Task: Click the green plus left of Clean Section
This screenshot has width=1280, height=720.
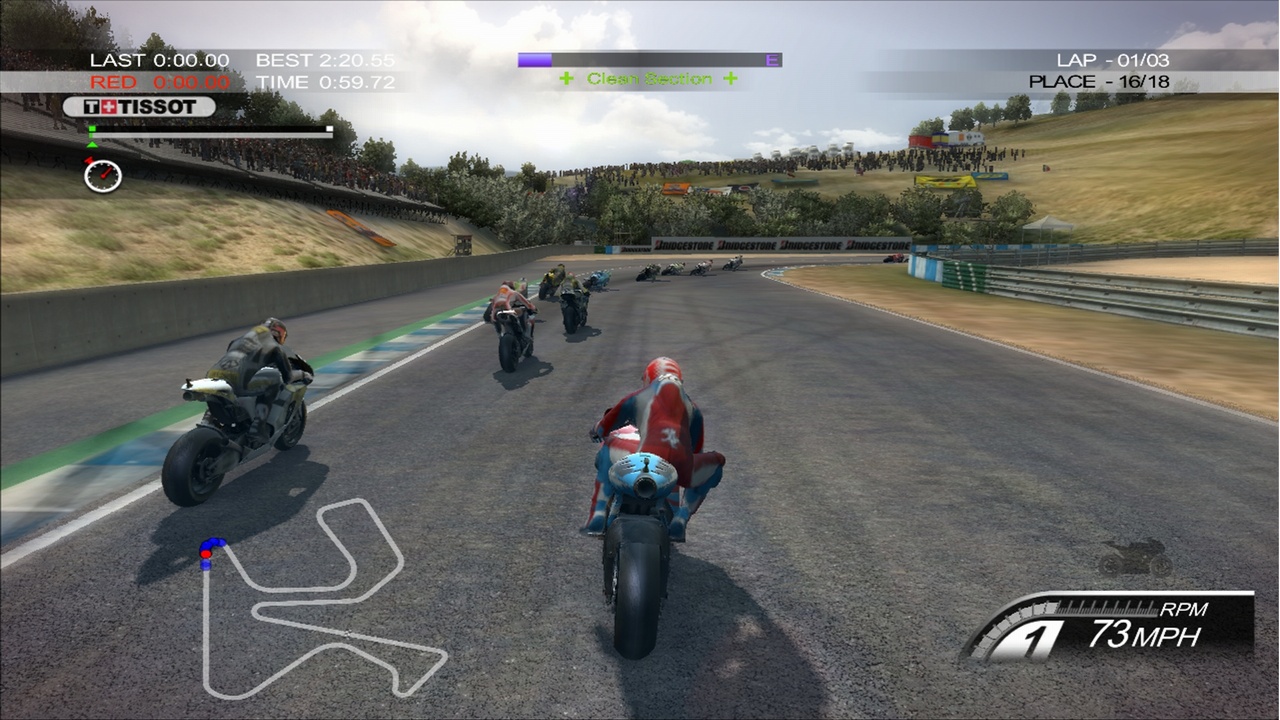Action: click(565, 77)
